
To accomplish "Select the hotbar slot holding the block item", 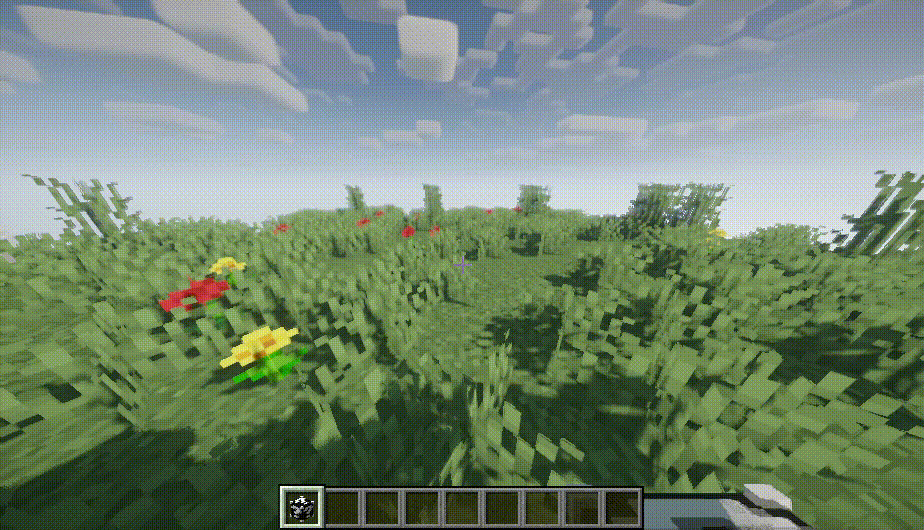I will (301, 507).
